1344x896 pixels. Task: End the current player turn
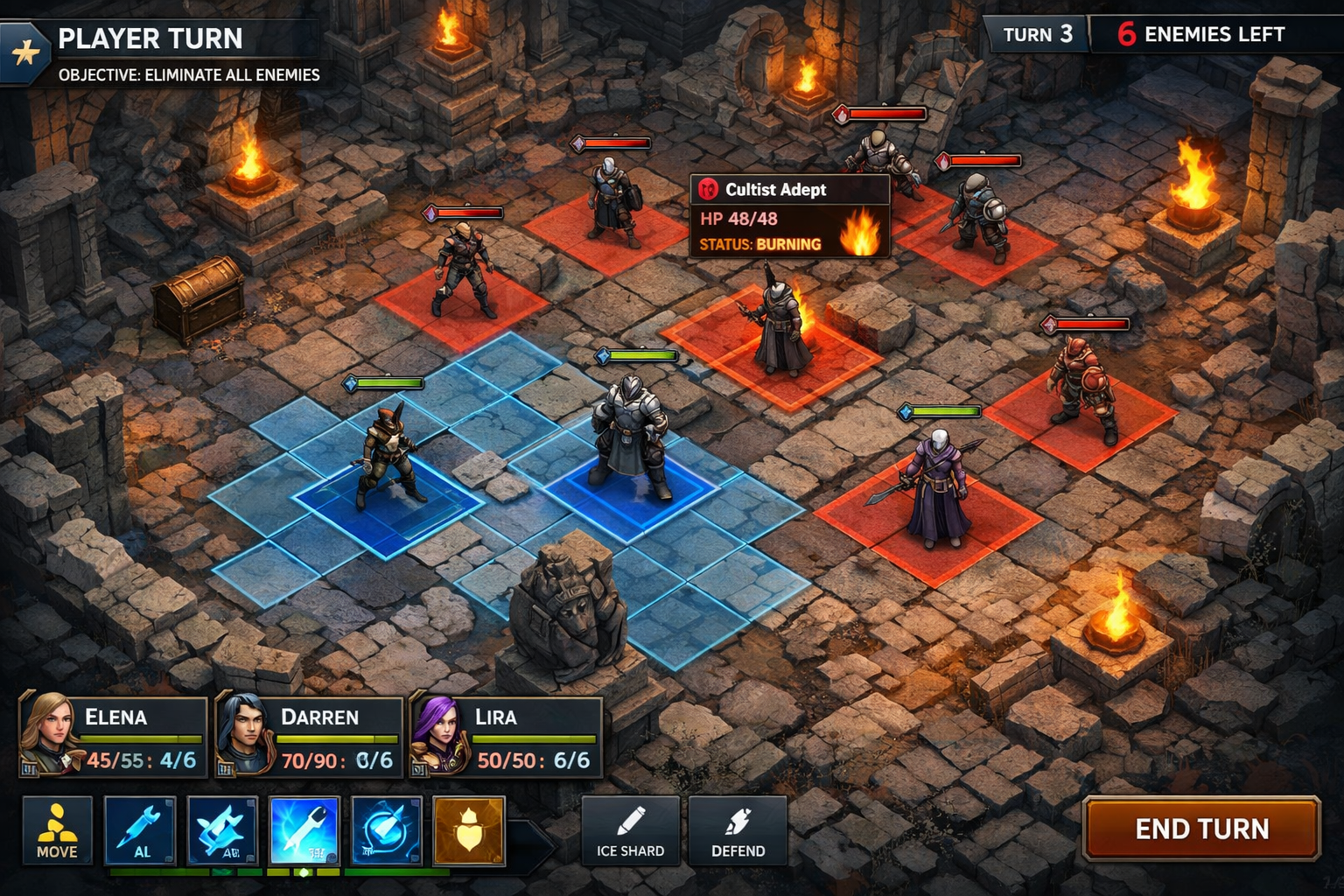(1200, 828)
